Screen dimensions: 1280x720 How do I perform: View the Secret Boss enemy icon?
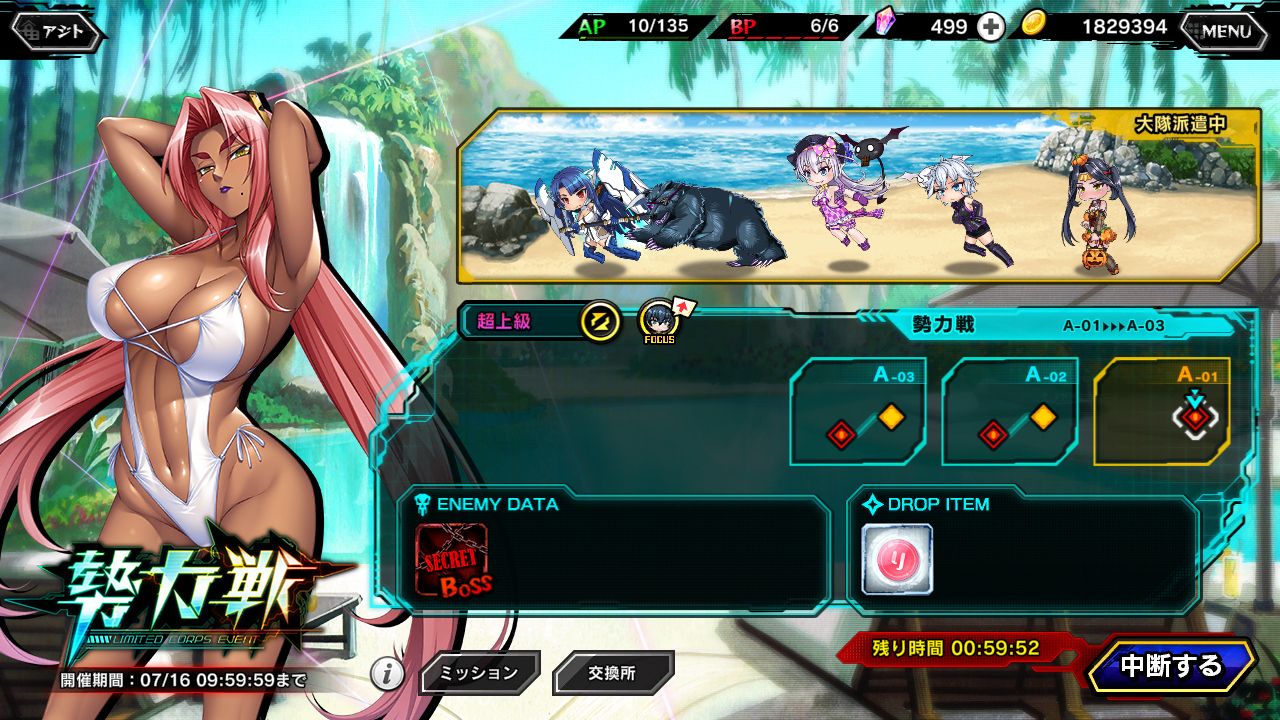coord(452,560)
